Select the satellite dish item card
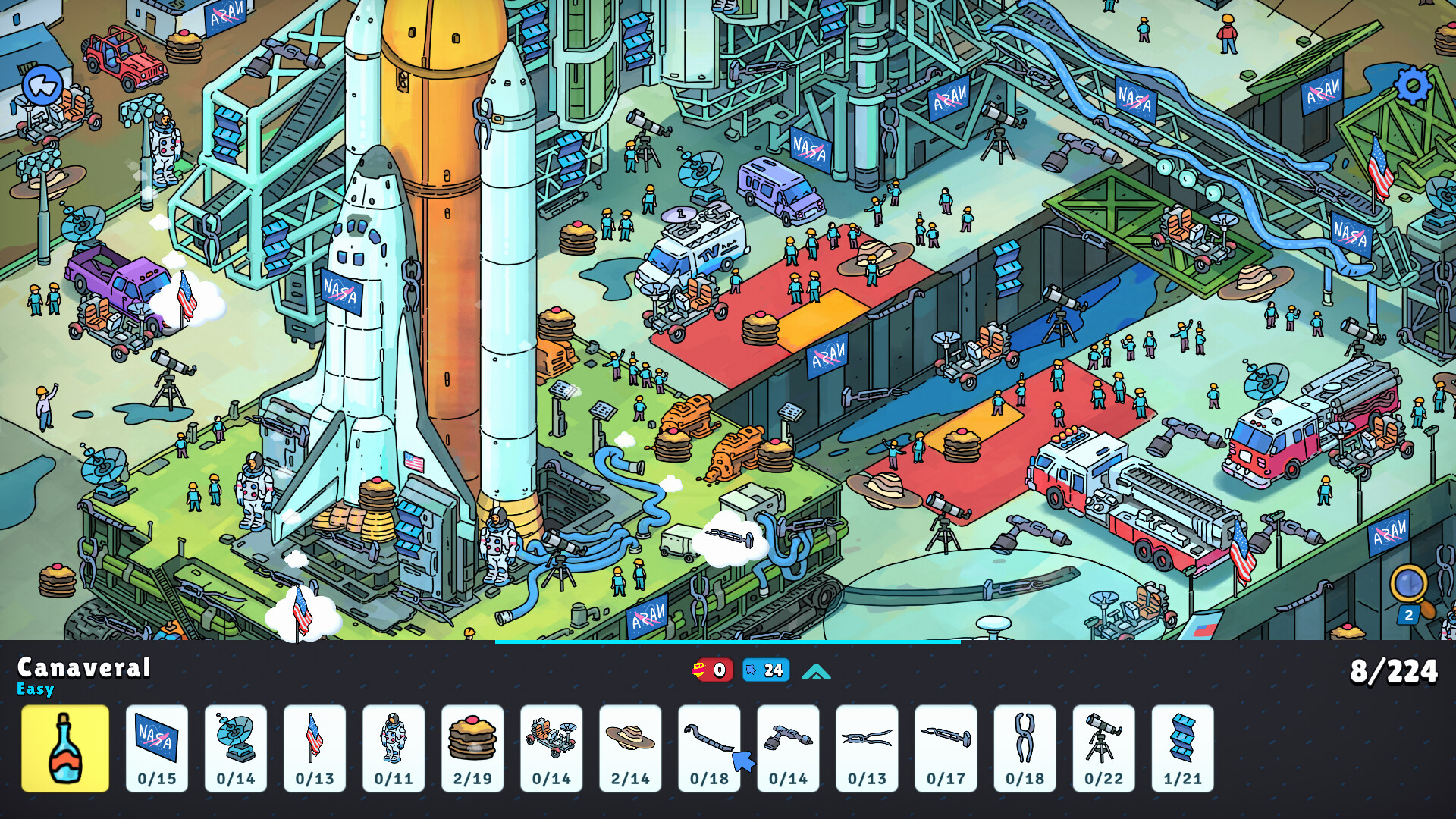Image resolution: width=1456 pixels, height=819 pixels. [235, 748]
